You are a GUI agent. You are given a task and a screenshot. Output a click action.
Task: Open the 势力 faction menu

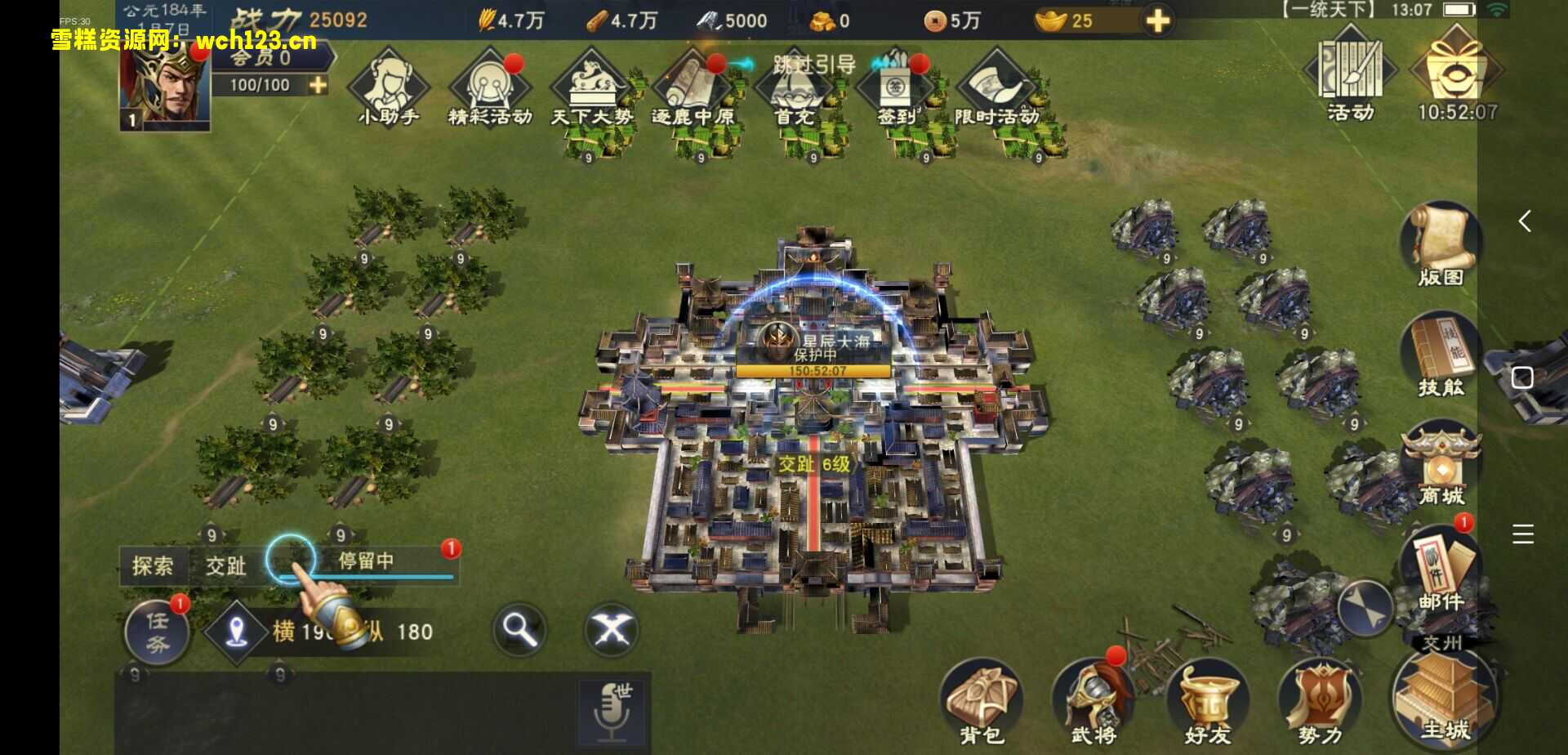pos(1320,703)
